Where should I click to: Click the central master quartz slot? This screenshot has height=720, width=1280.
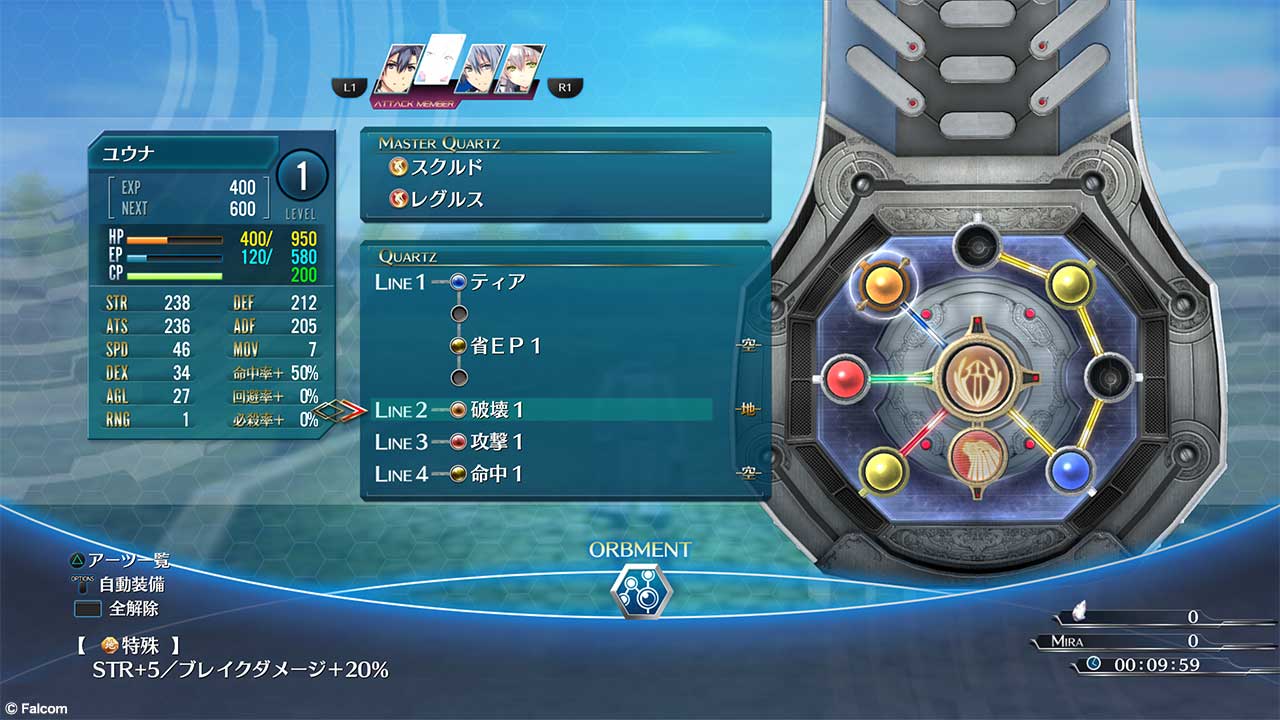pos(978,379)
